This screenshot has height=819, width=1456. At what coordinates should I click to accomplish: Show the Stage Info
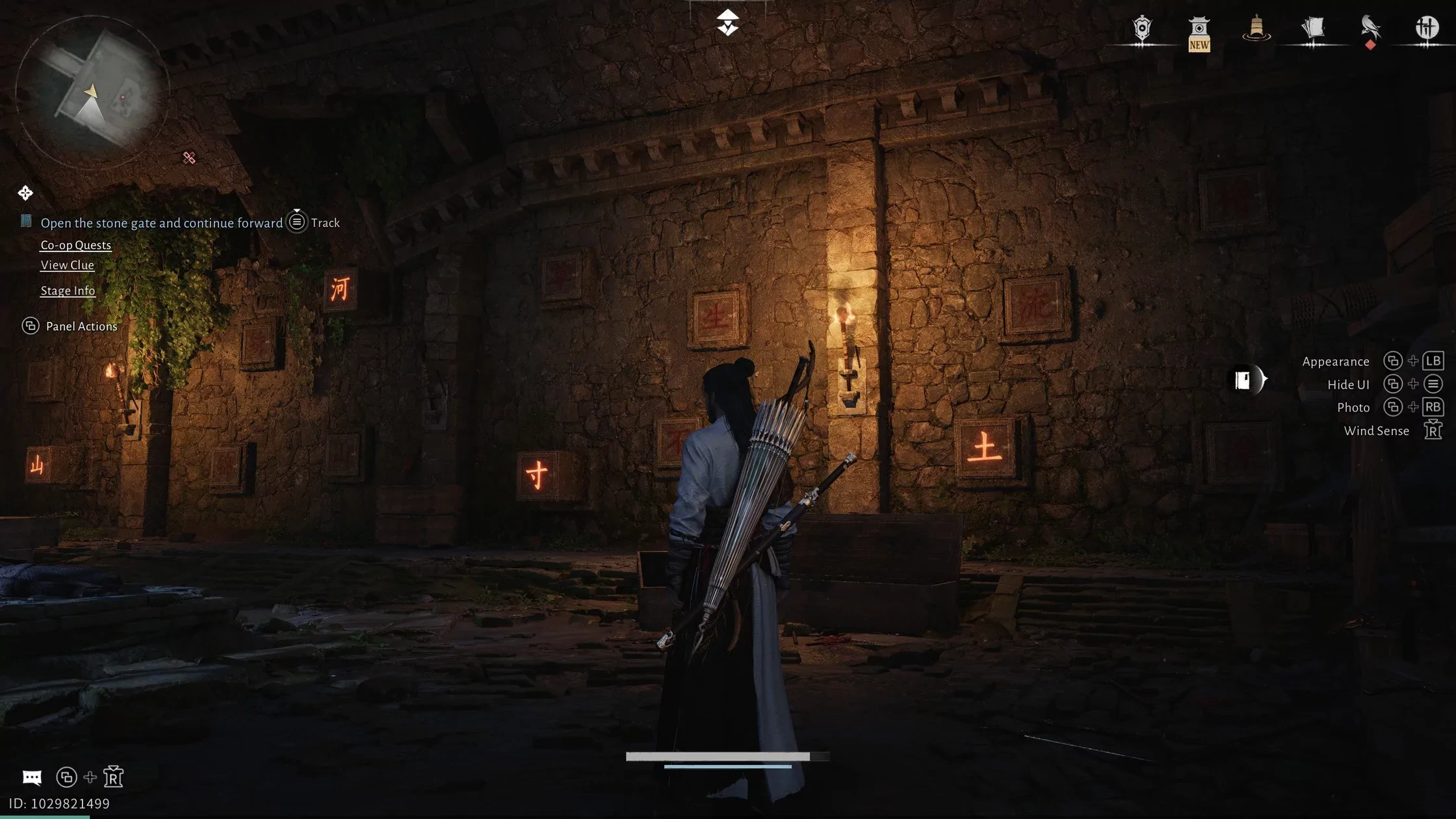coord(68,291)
